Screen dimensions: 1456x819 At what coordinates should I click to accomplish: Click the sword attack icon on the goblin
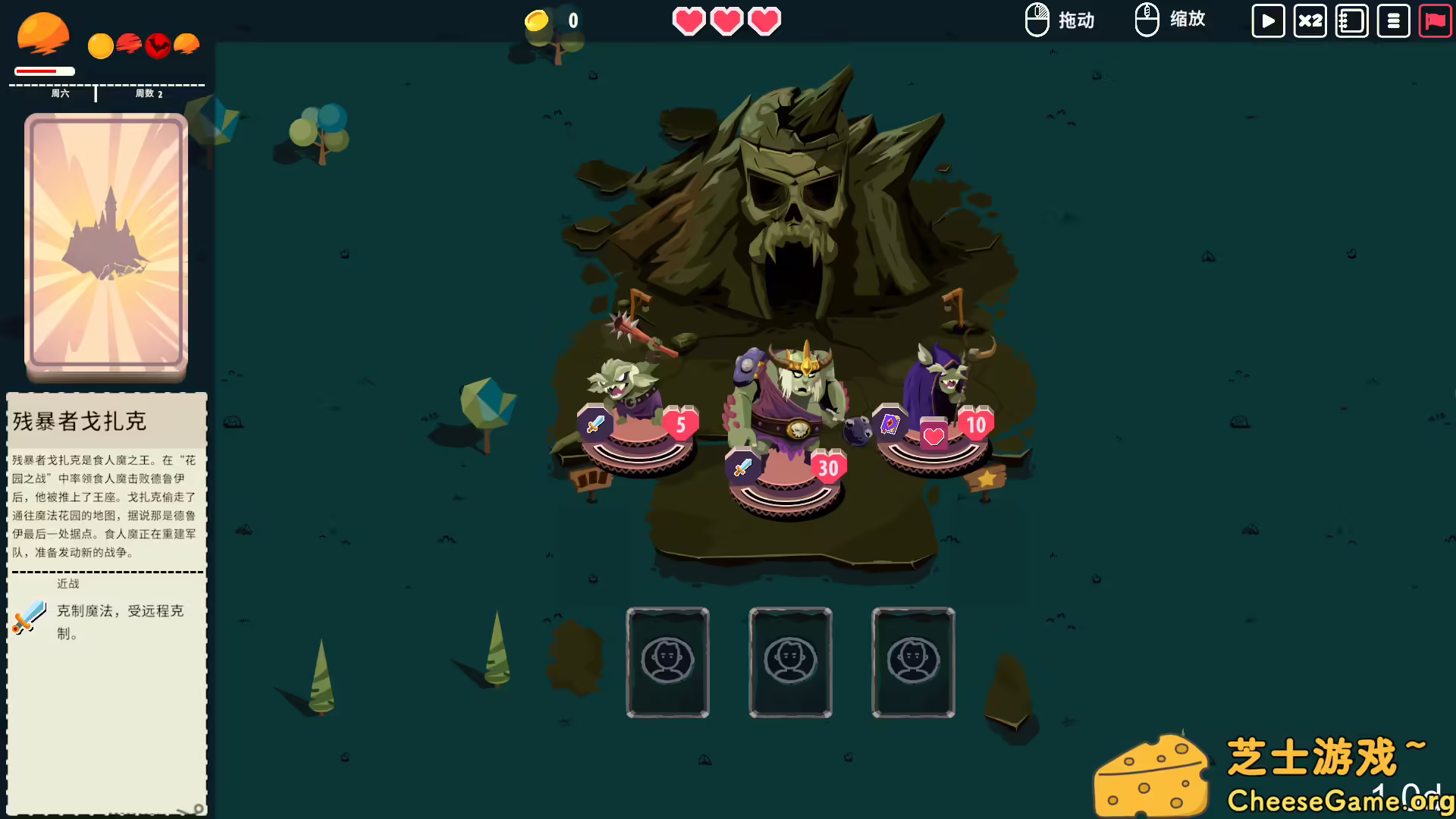[x=594, y=424]
